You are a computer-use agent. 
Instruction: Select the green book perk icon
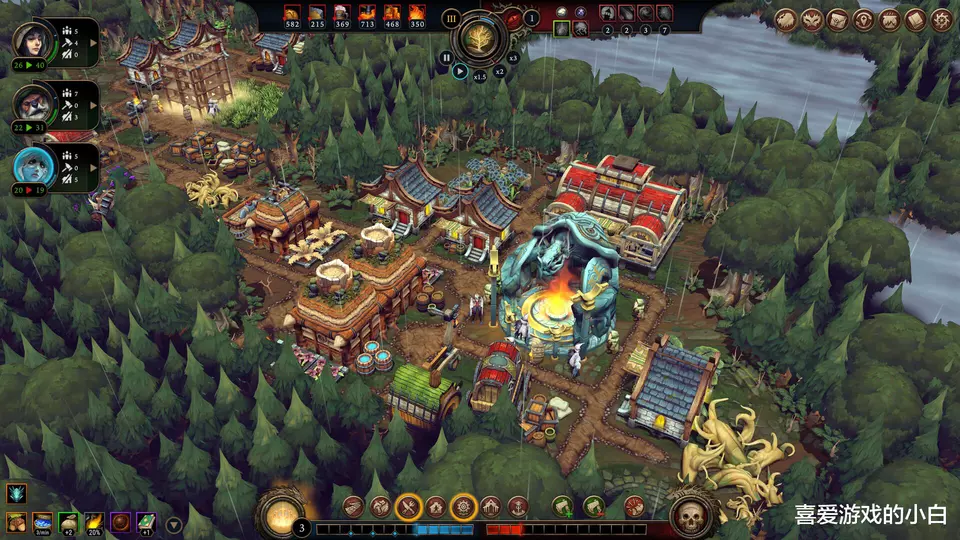147,522
